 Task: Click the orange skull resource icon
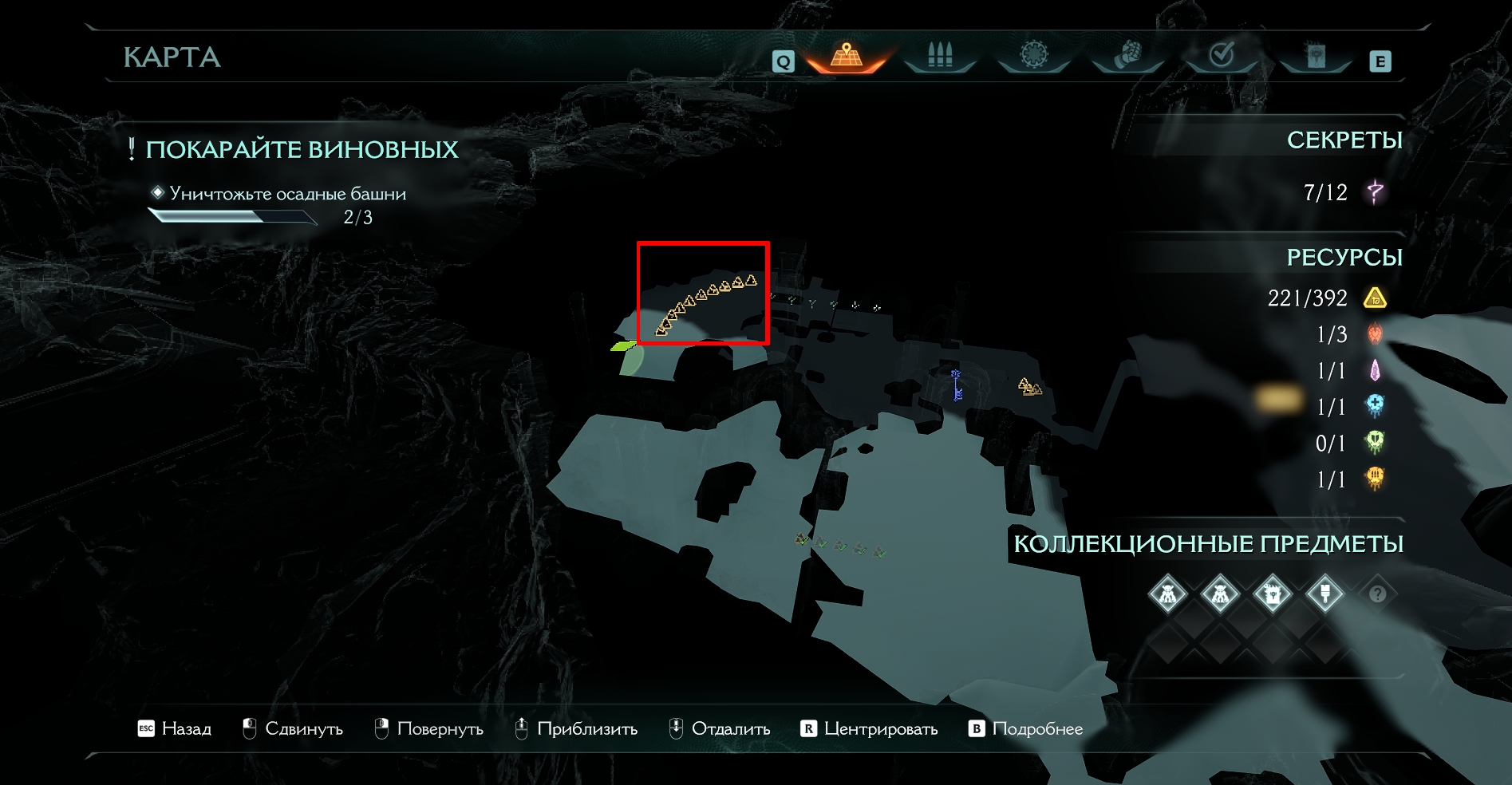pos(1375,479)
